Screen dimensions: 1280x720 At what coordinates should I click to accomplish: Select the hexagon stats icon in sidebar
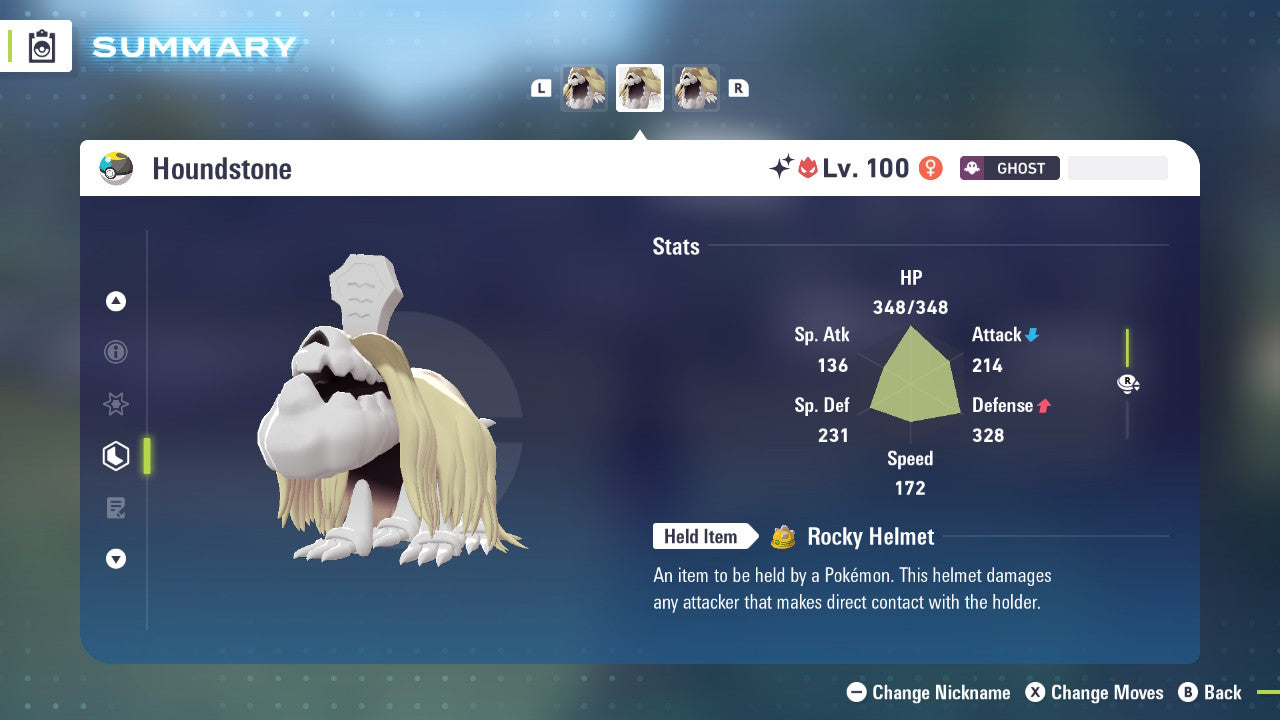pyautogui.click(x=116, y=456)
